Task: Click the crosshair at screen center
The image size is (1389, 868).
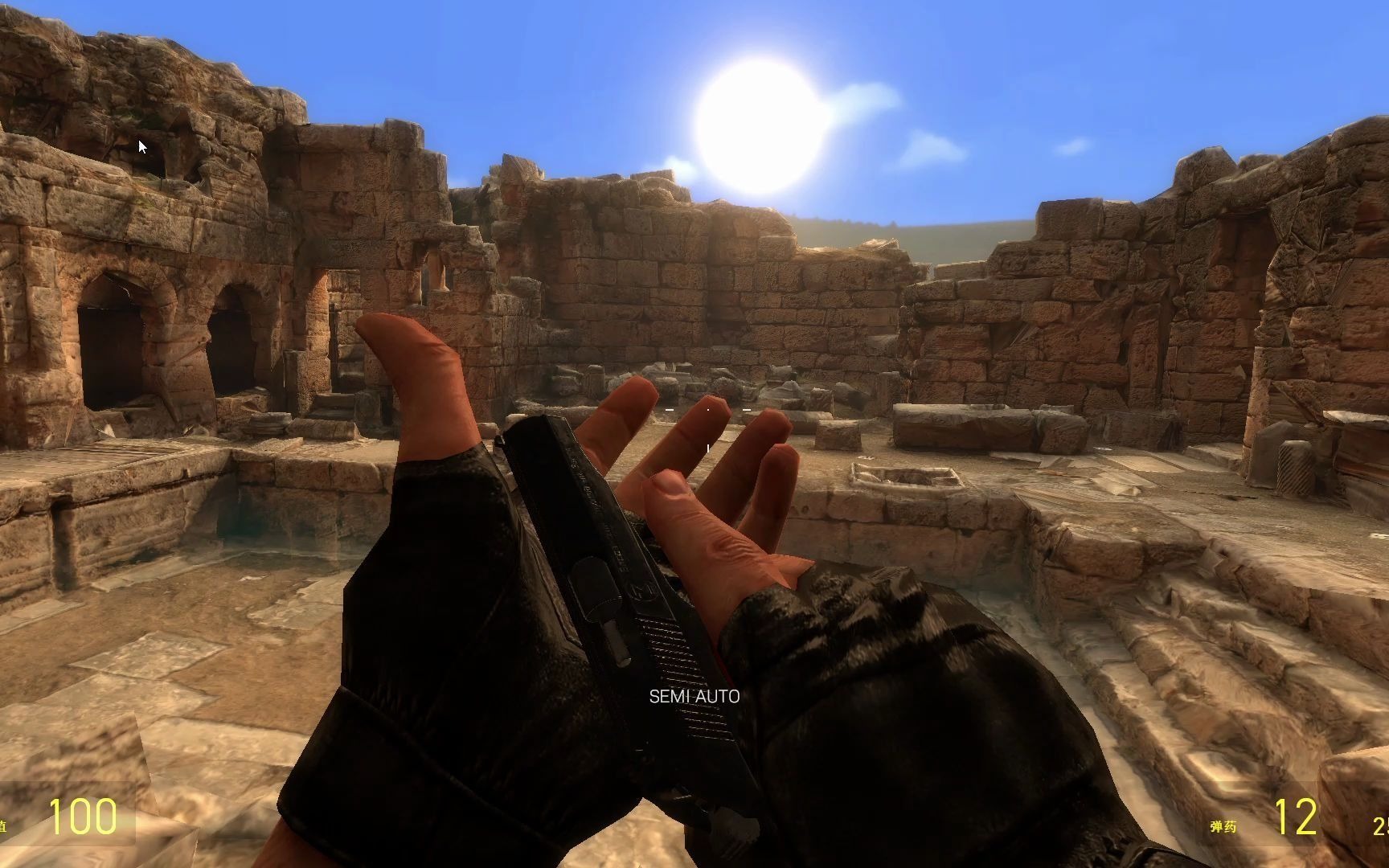Action: click(707, 410)
